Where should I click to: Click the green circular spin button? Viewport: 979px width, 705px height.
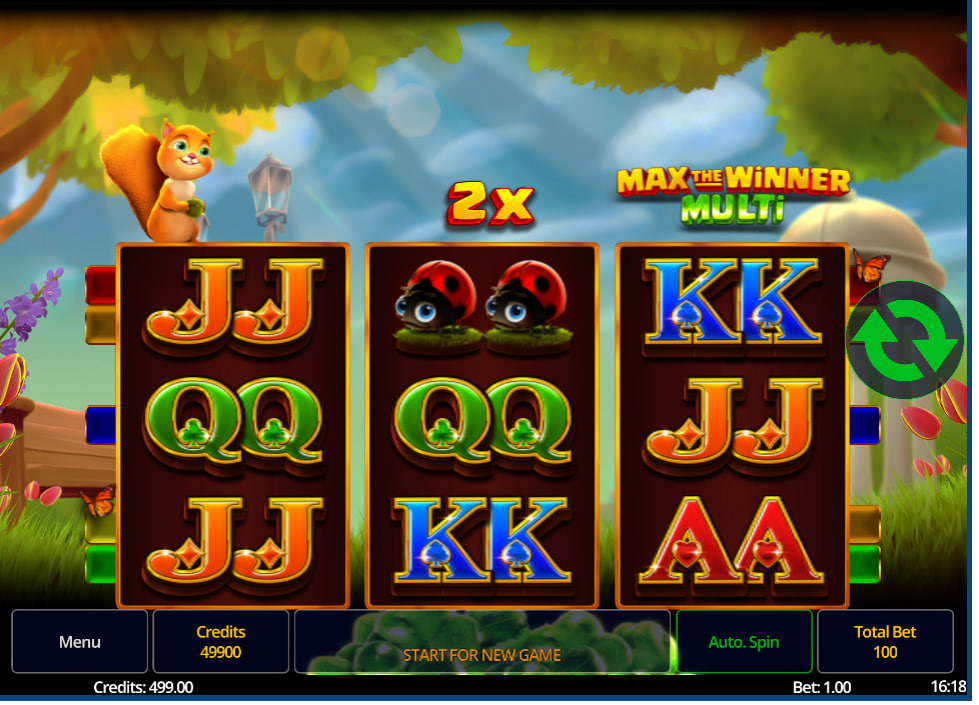[x=904, y=340]
